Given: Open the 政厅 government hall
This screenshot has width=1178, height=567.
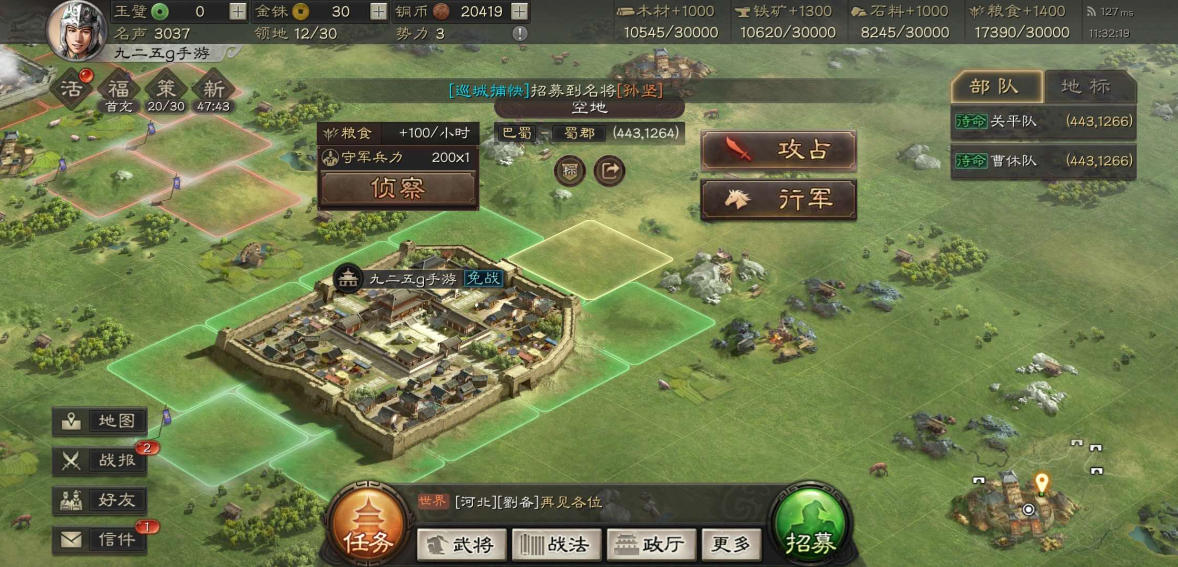Looking at the screenshot, I should (x=650, y=544).
